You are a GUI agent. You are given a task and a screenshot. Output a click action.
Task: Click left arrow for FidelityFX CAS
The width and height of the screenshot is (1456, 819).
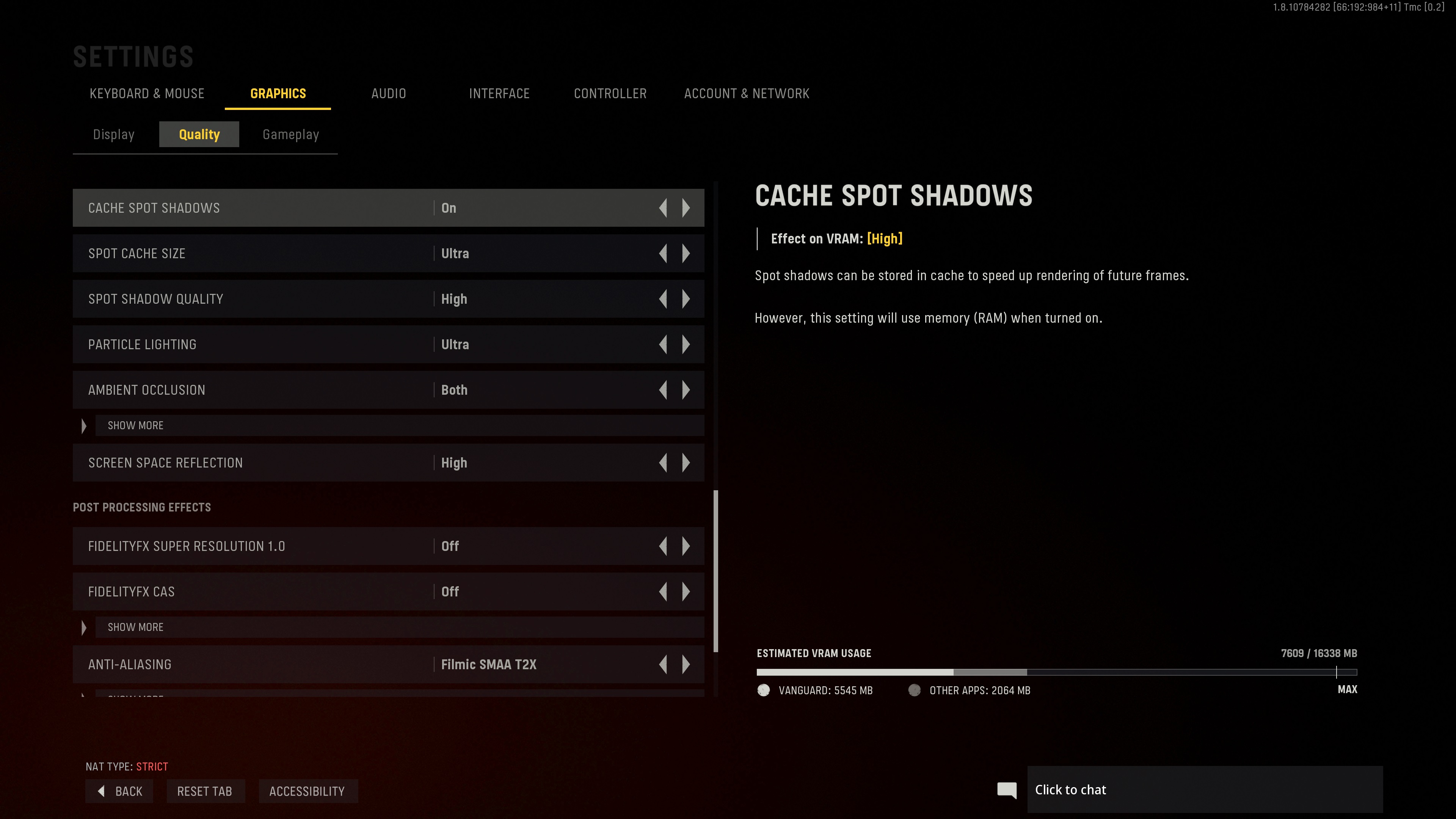(x=663, y=592)
